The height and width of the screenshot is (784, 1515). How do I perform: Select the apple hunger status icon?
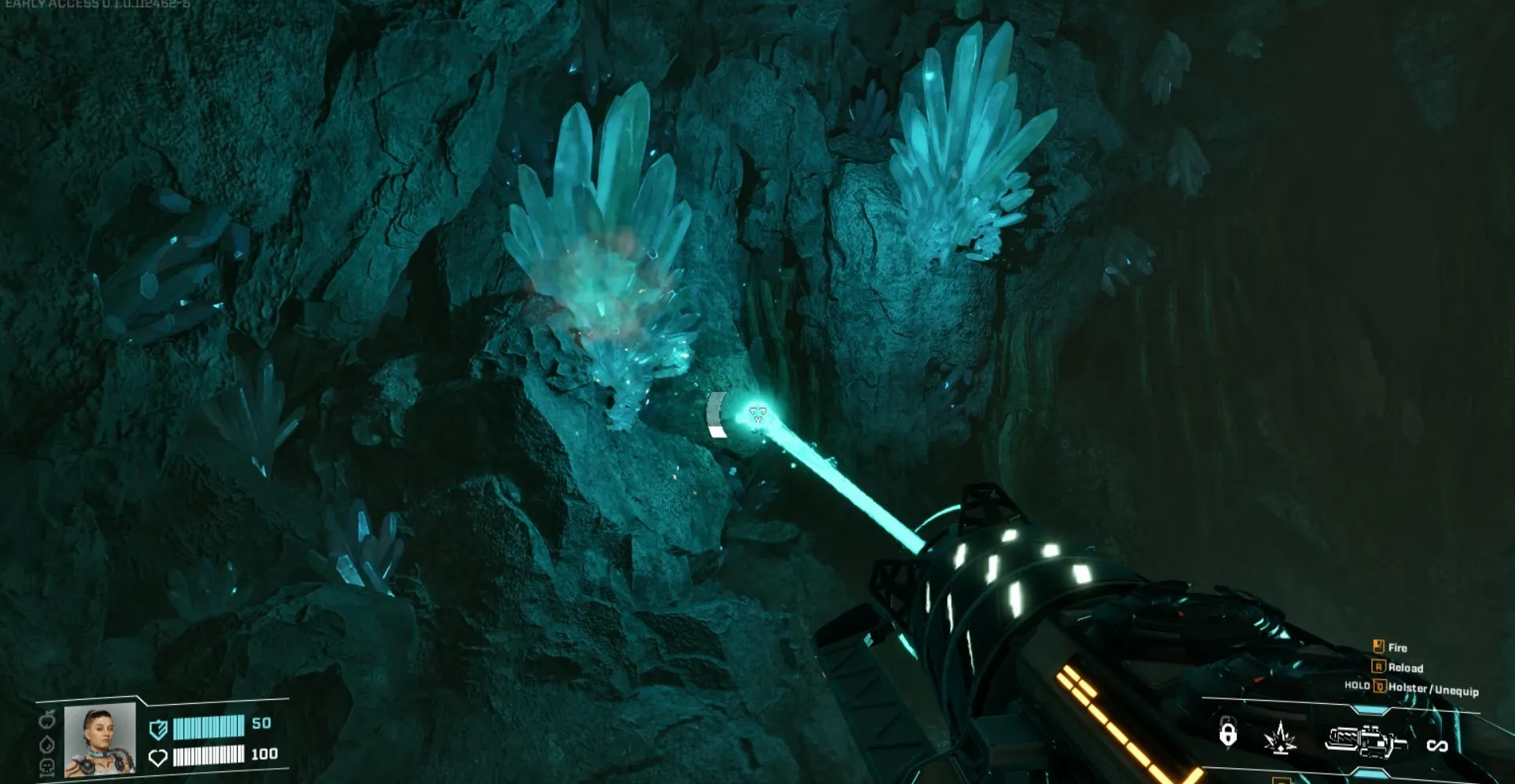(x=48, y=720)
